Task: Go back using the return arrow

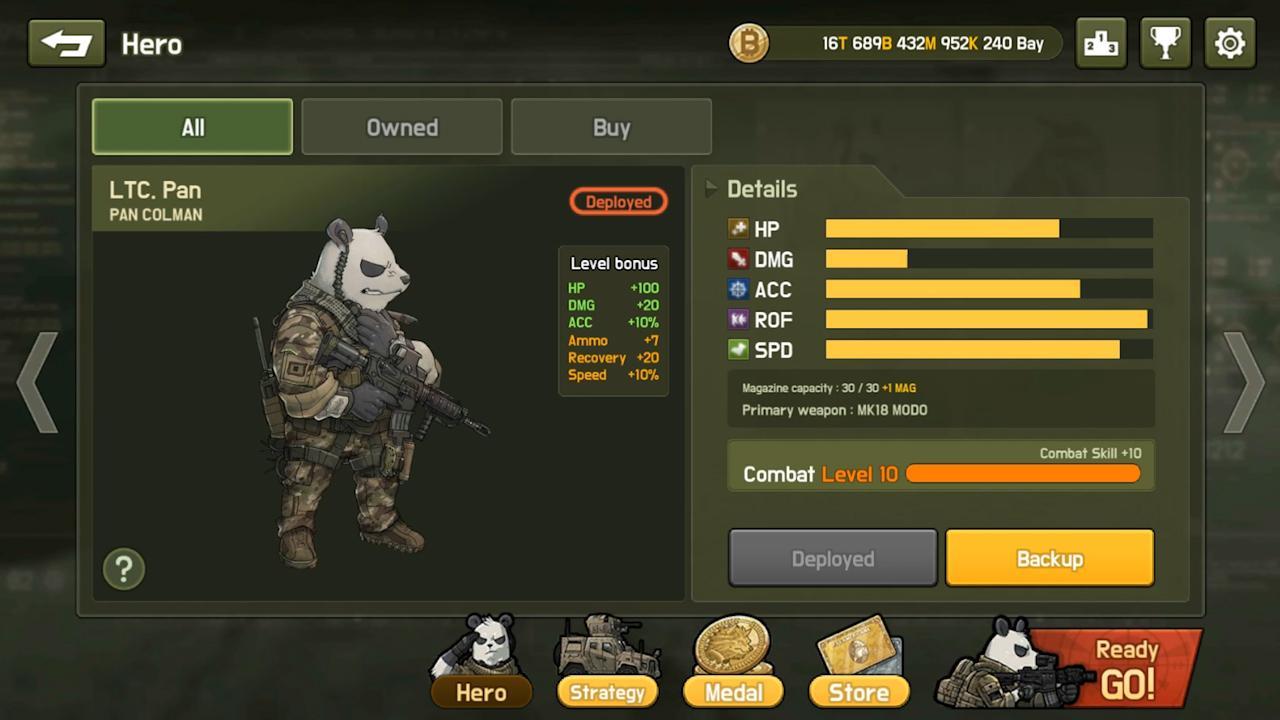Action: click(66, 43)
